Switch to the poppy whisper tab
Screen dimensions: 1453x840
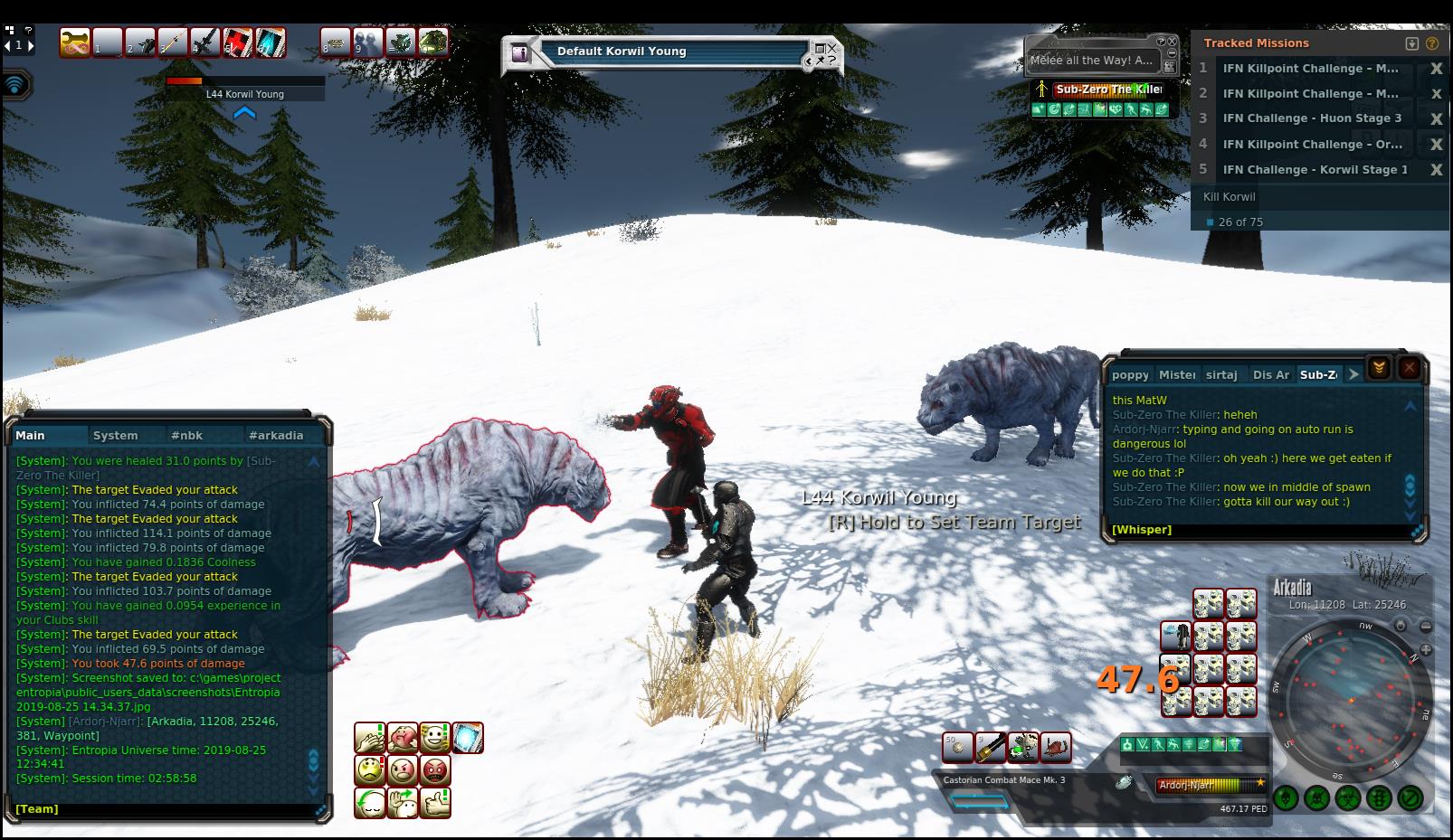coord(1130,374)
